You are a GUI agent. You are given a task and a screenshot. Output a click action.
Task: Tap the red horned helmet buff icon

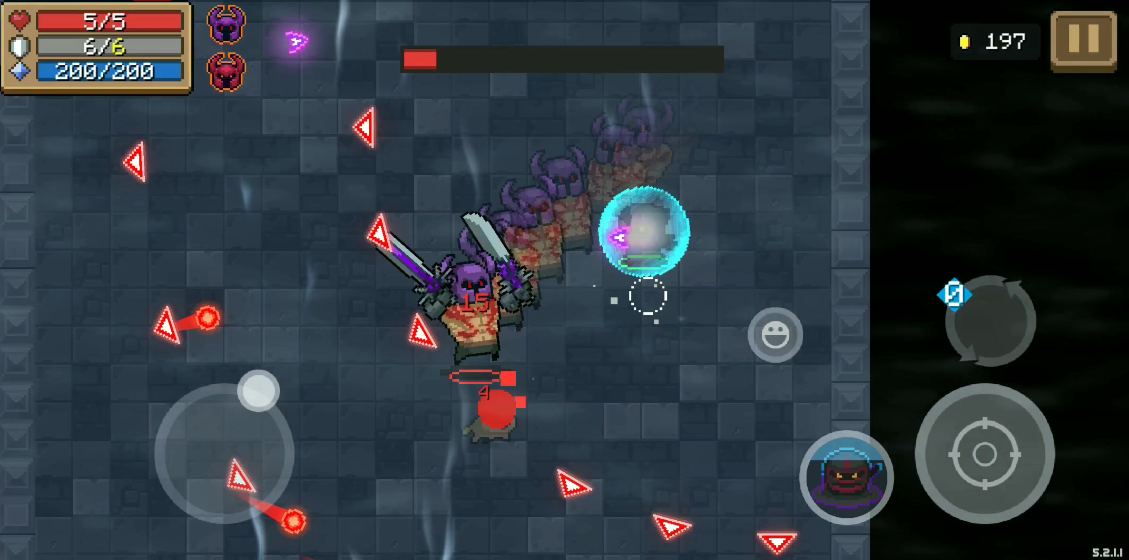coord(227,72)
